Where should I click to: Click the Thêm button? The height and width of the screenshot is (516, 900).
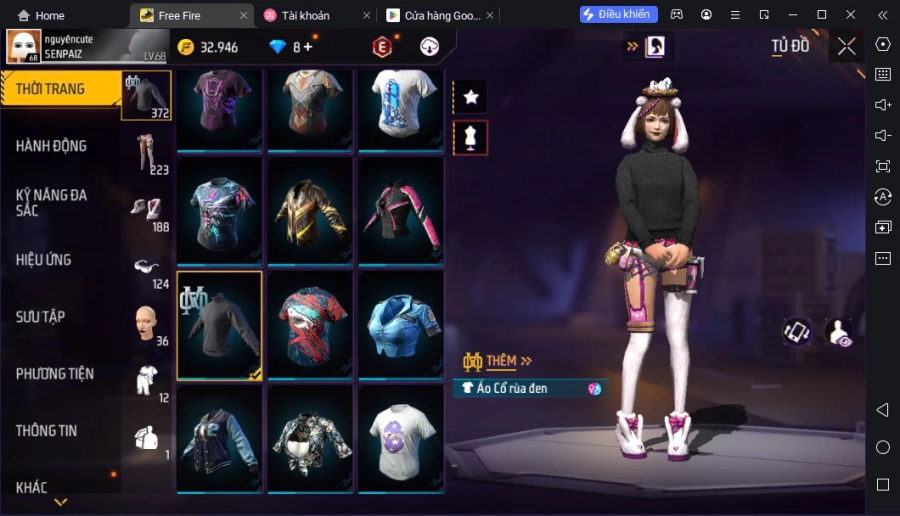(498, 360)
